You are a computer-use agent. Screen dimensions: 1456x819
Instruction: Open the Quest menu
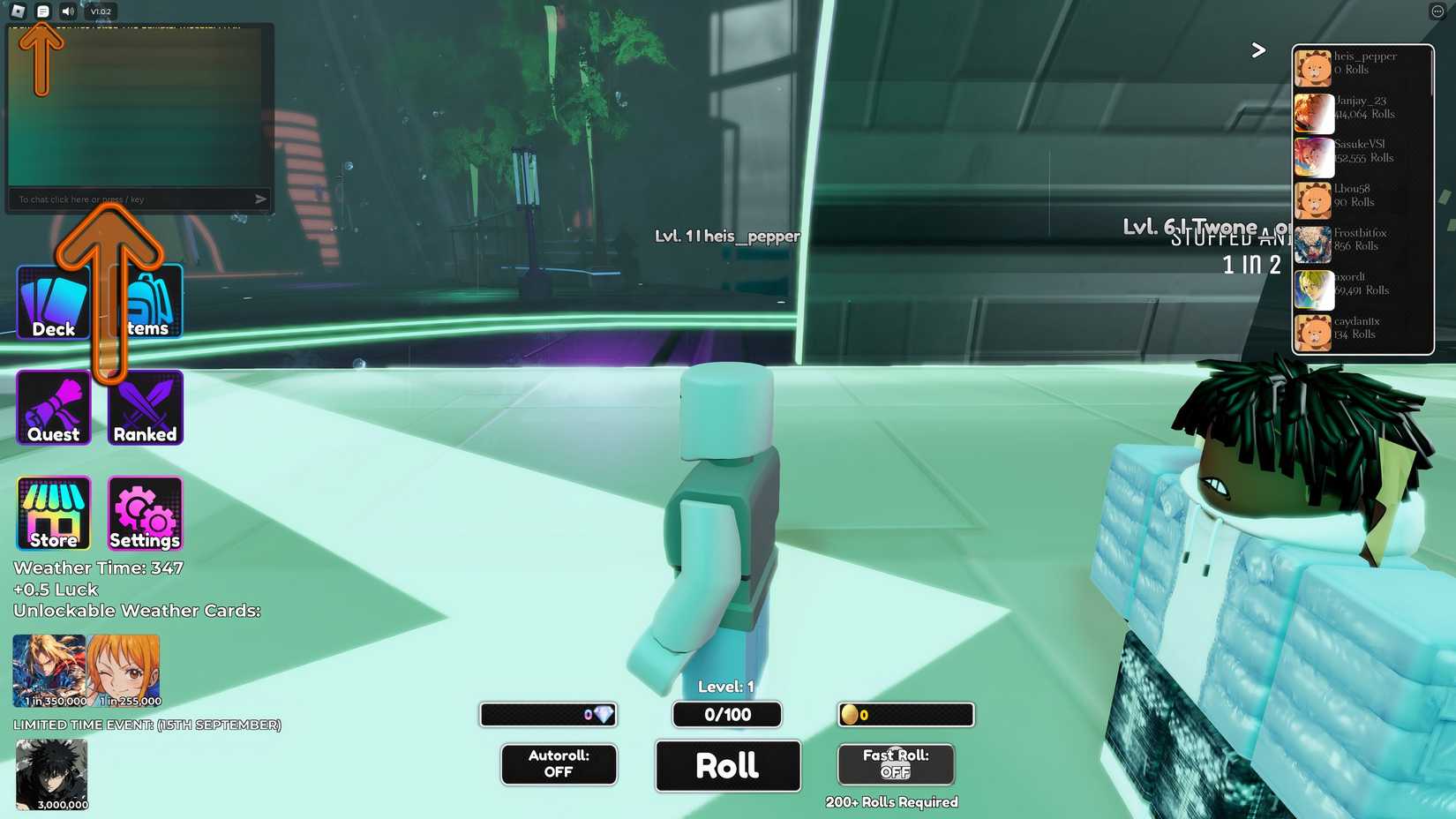pyautogui.click(x=53, y=407)
